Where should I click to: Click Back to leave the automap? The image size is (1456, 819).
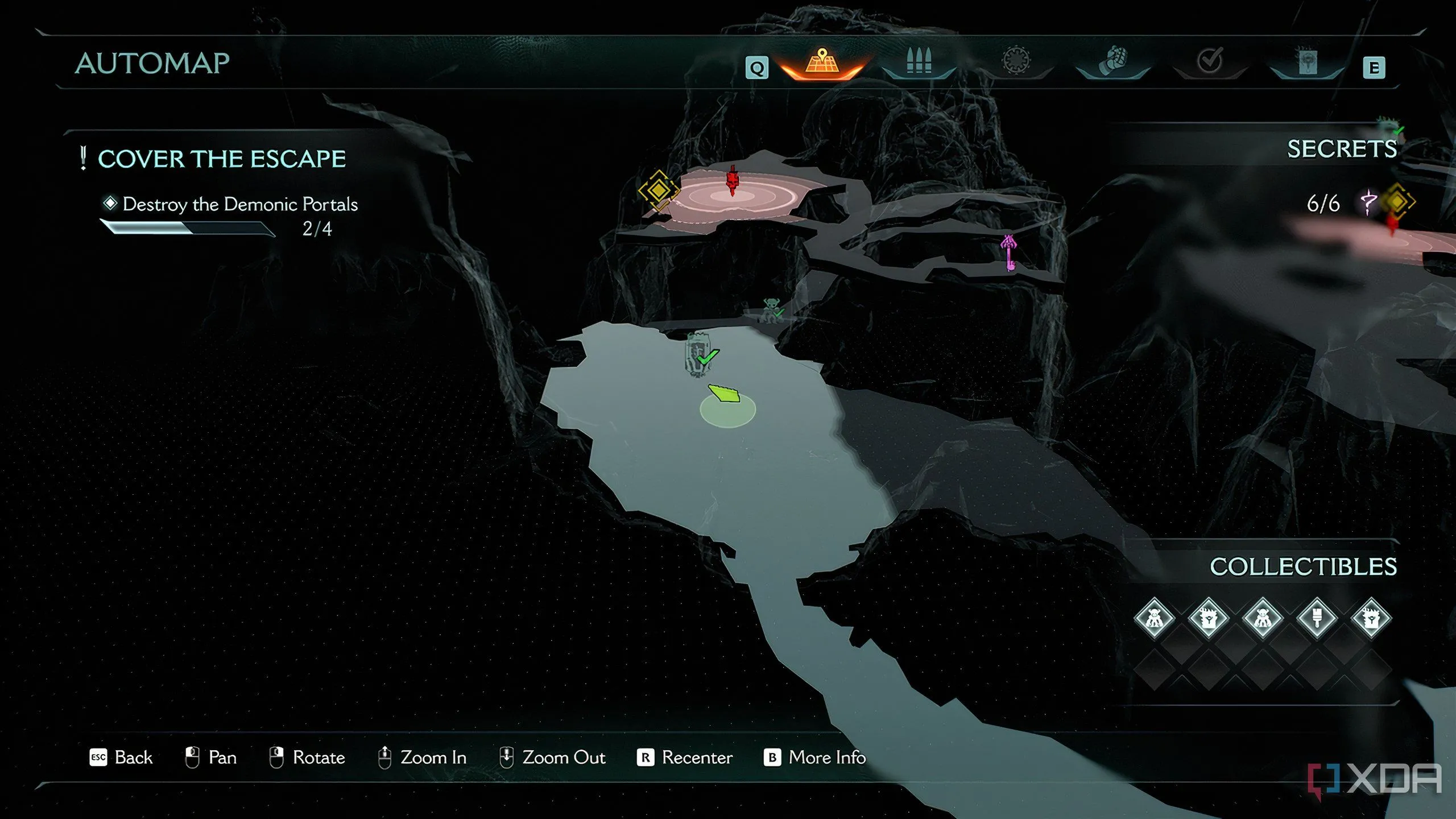pos(121,758)
